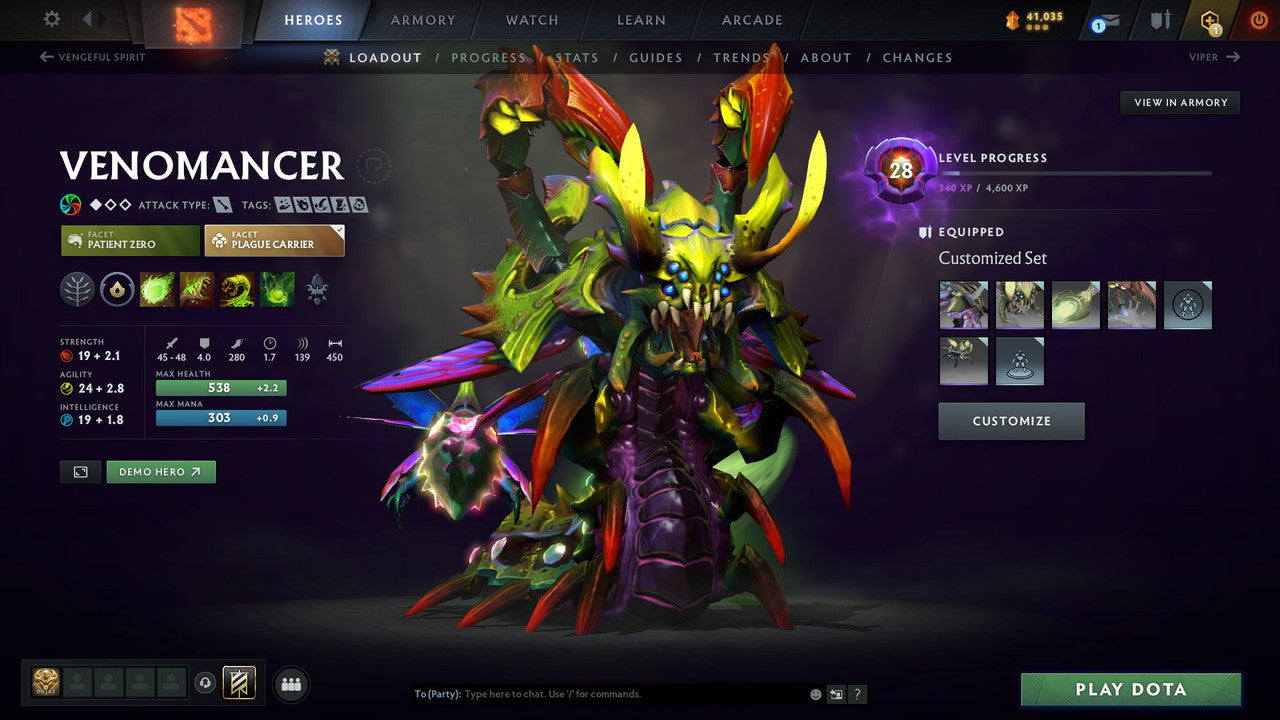
Task: Open the Plague Ward ability icon
Action: (236, 290)
